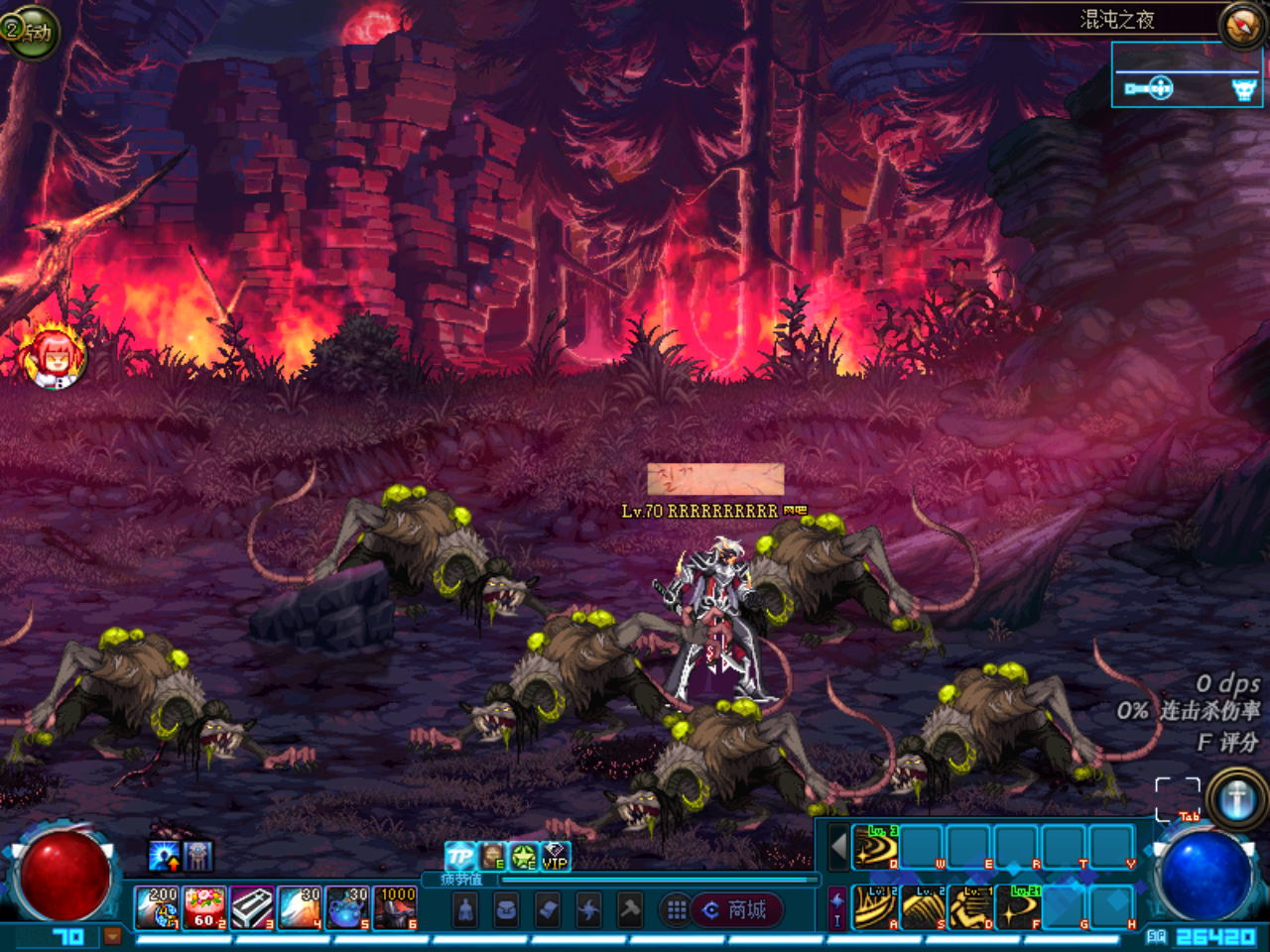Open the green star icon beside VIP
Viewport: 1270px width, 952px height.
click(x=524, y=856)
